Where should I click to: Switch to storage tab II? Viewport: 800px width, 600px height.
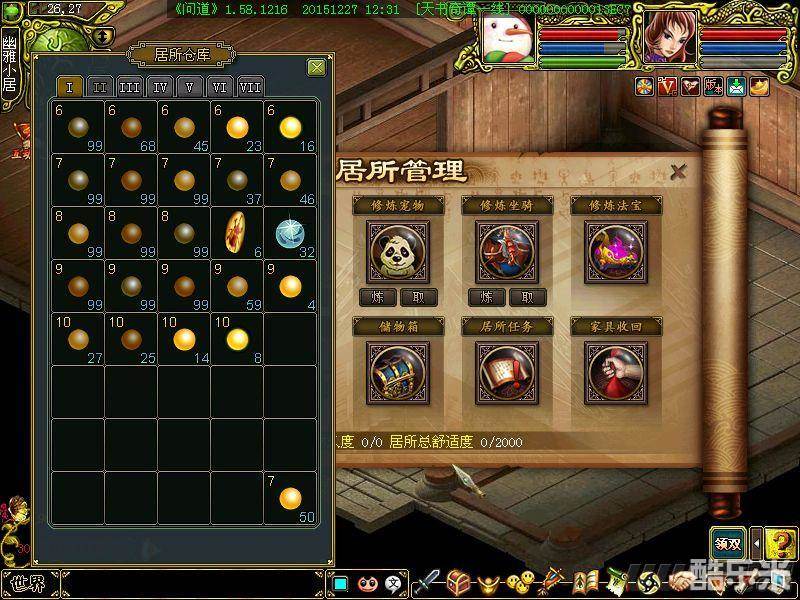[99, 86]
